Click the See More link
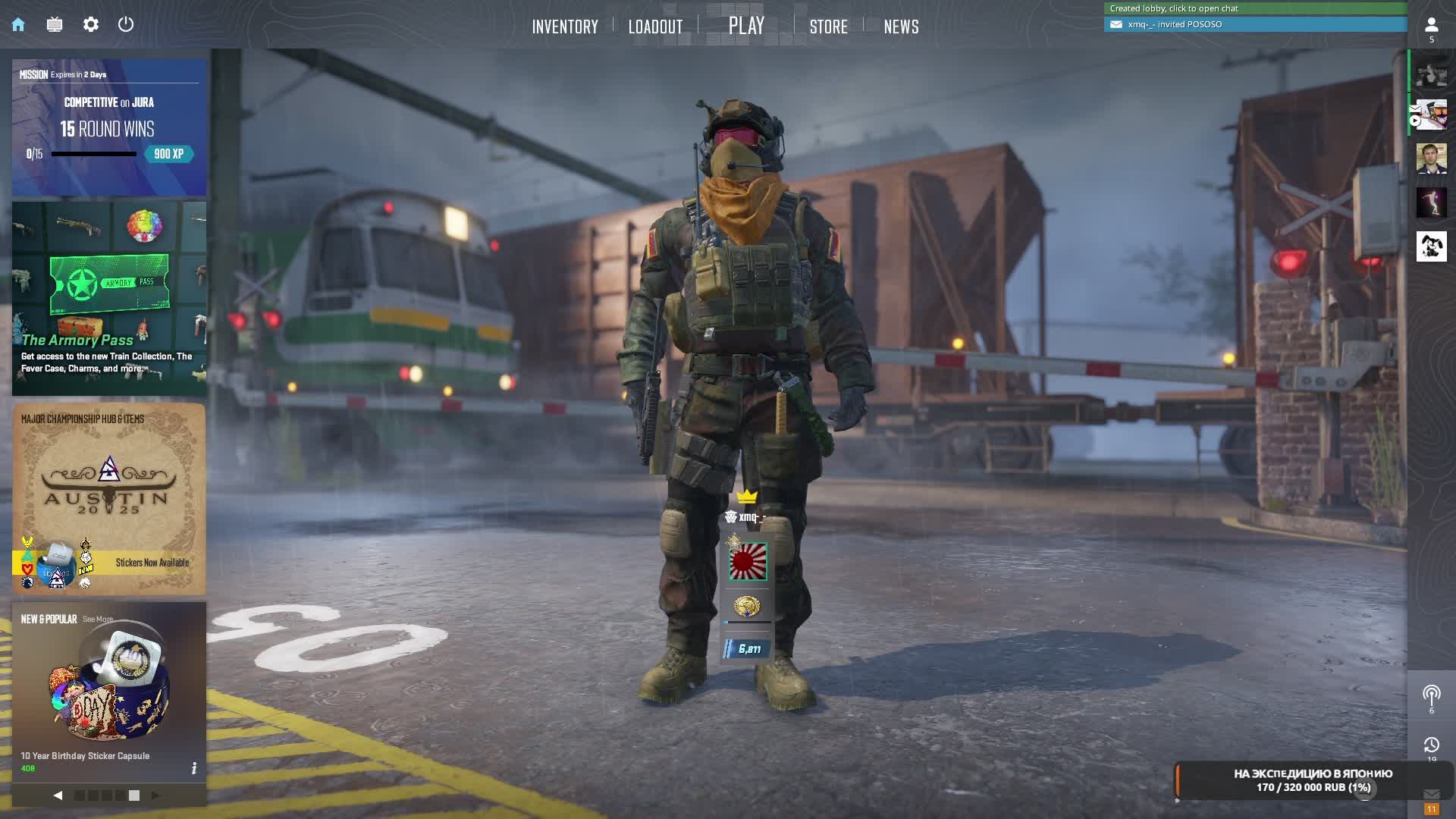This screenshot has width=1456, height=819. pyautogui.click(x=98, y=620)
